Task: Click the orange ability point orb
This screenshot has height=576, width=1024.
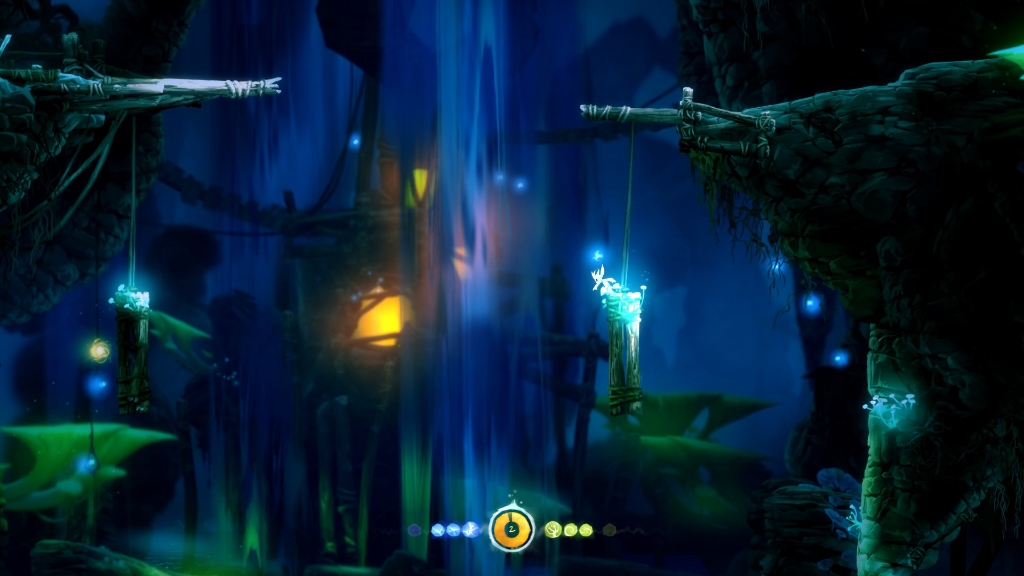Action: pyautogui.click(x=511, y=527)
